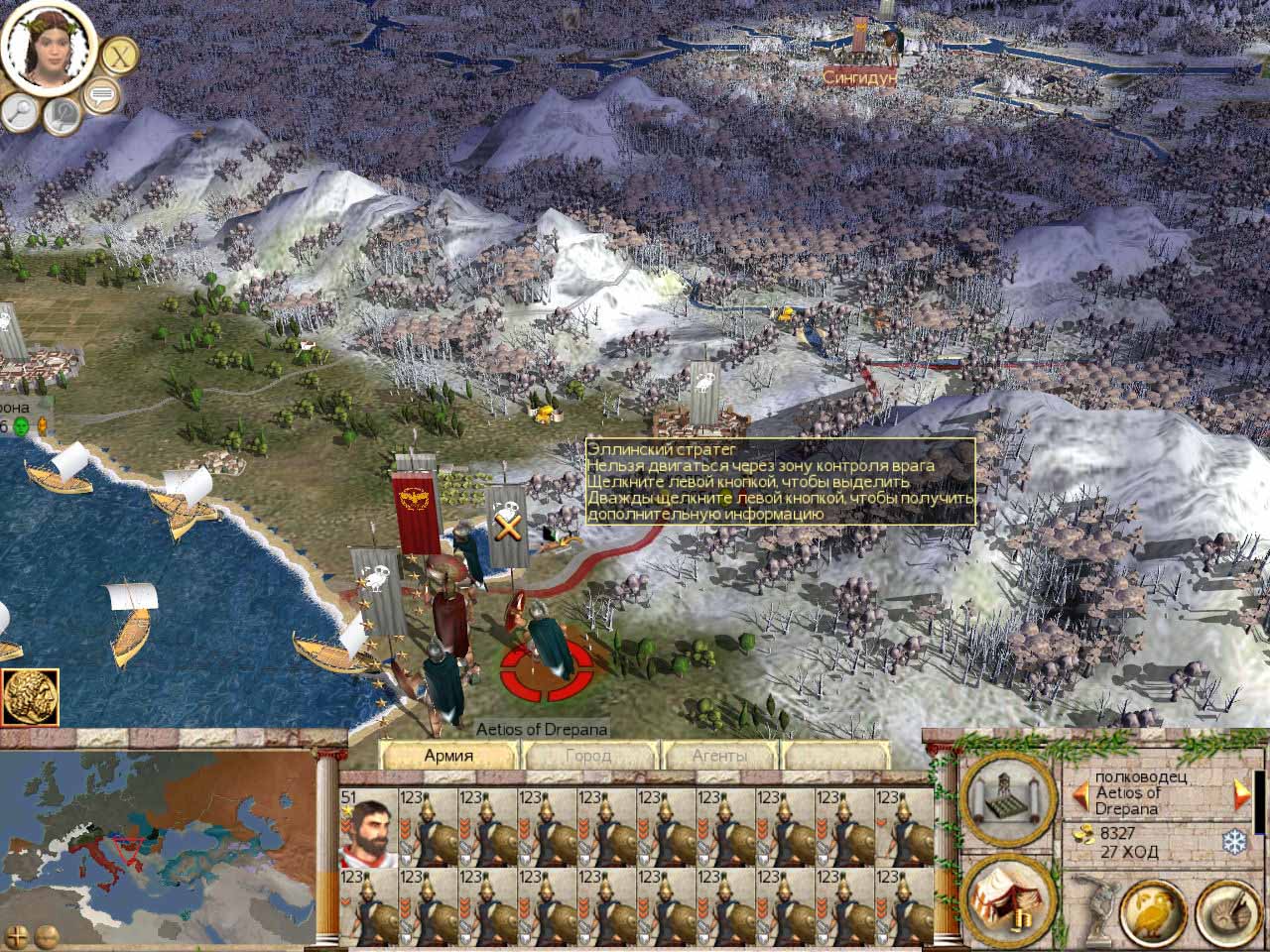Switch to the Армия tab
Image resolution: width=1270 pixels, height=952 pixels.
coord(448,756)
